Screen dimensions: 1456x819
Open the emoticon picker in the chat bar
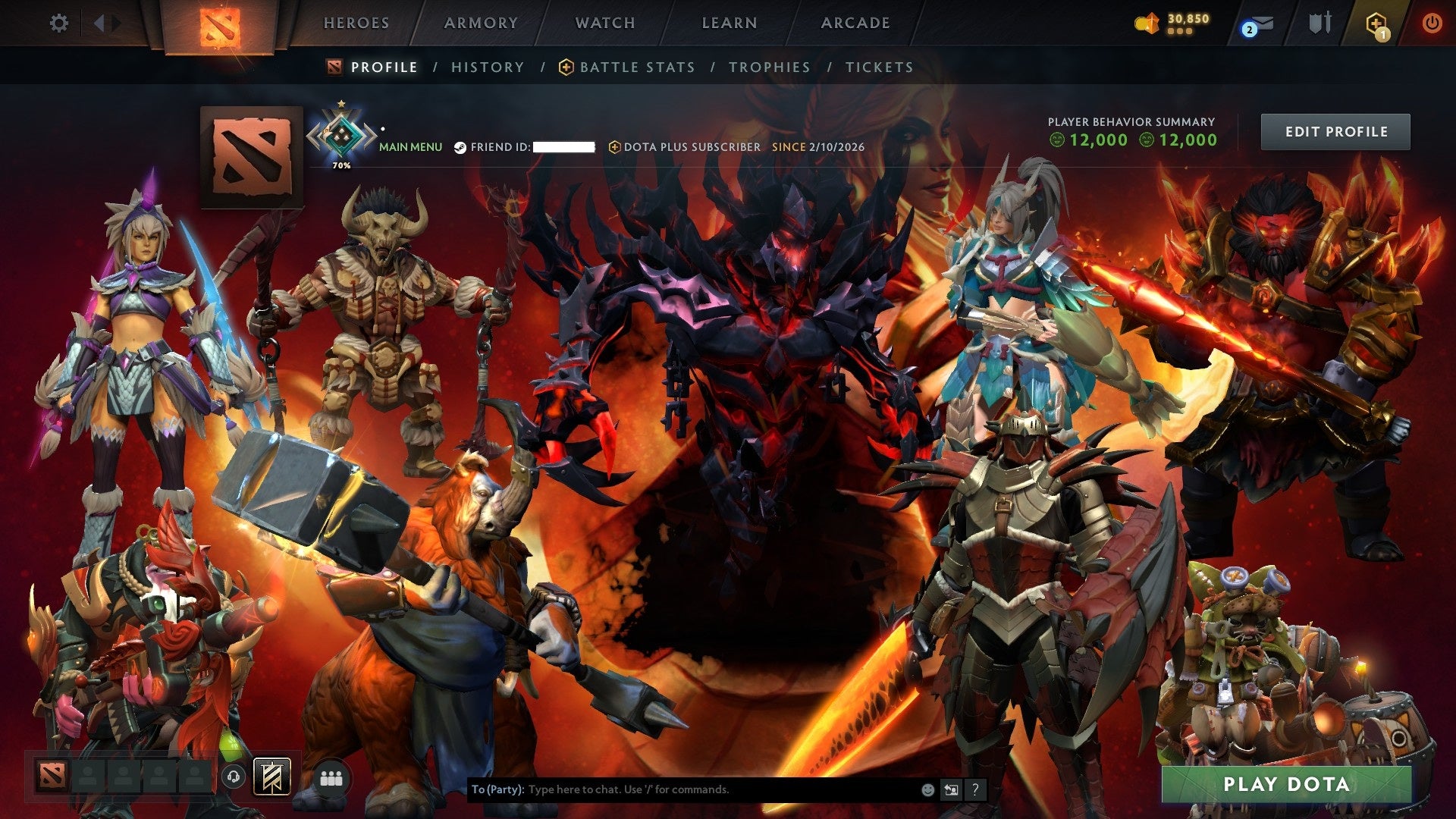pyautogui.click(x=927, y=789)
